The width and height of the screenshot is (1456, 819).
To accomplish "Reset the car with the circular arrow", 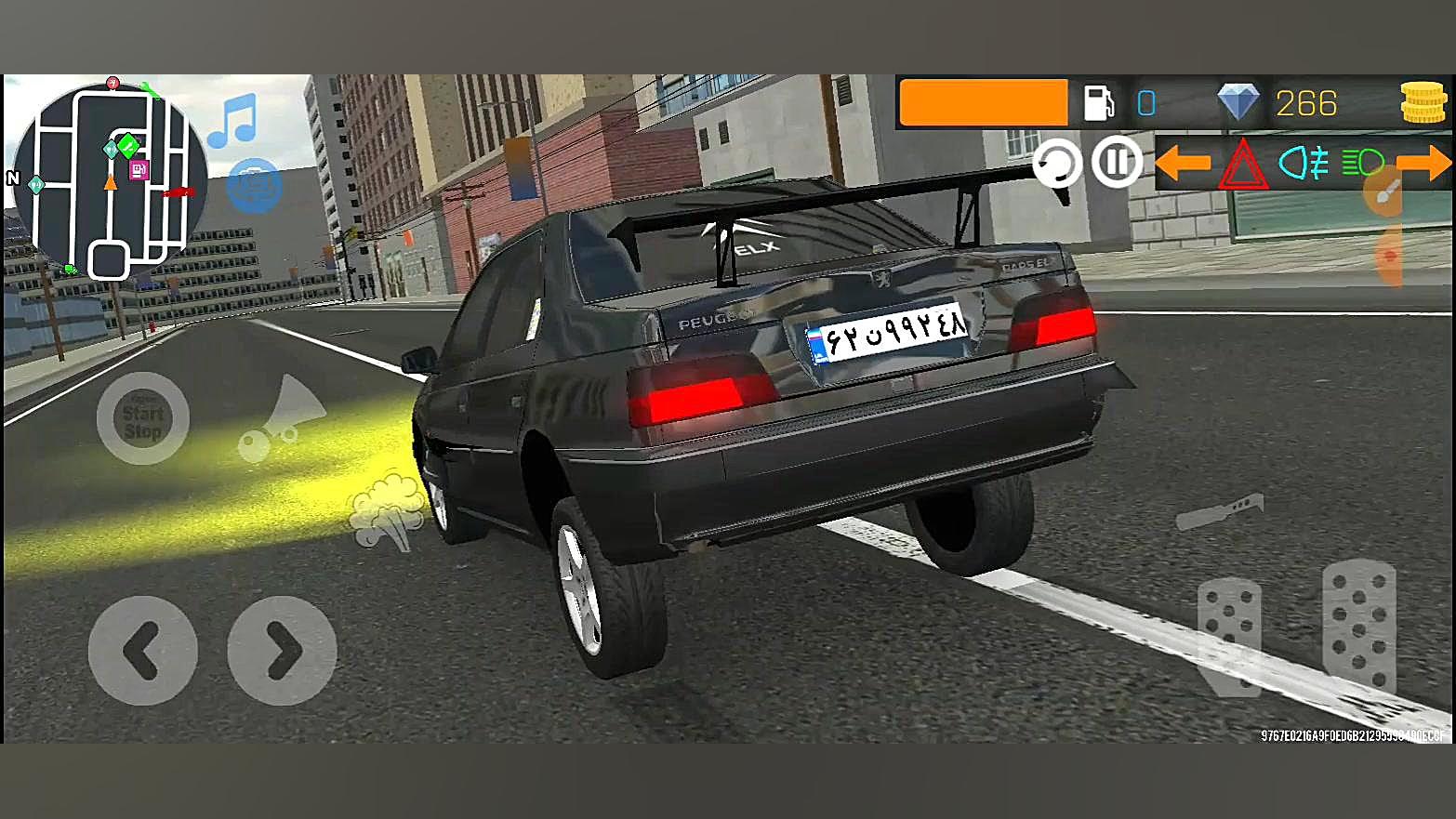I will (1057, 164).
